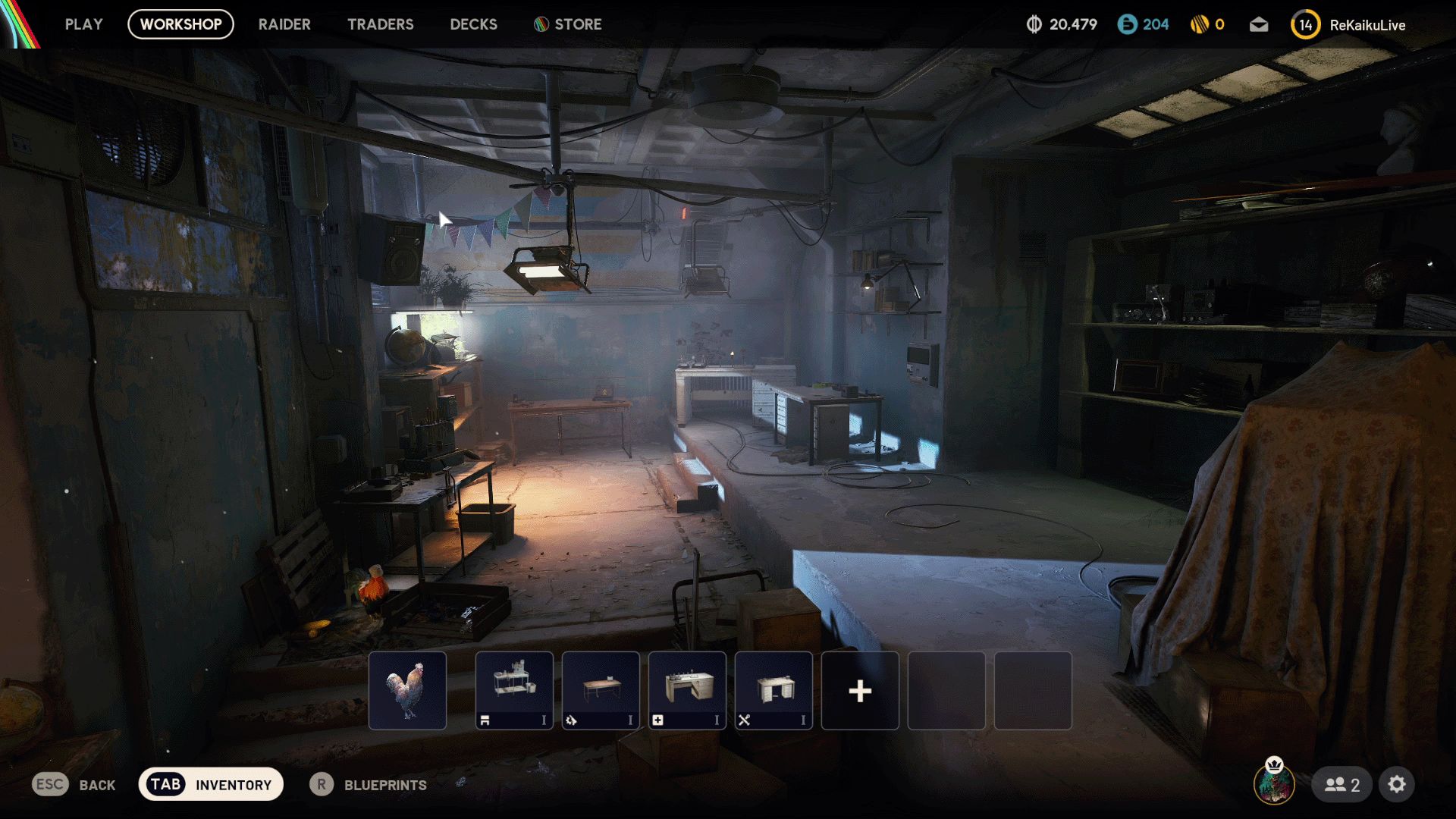Select the rooster decoration slot

407,690
